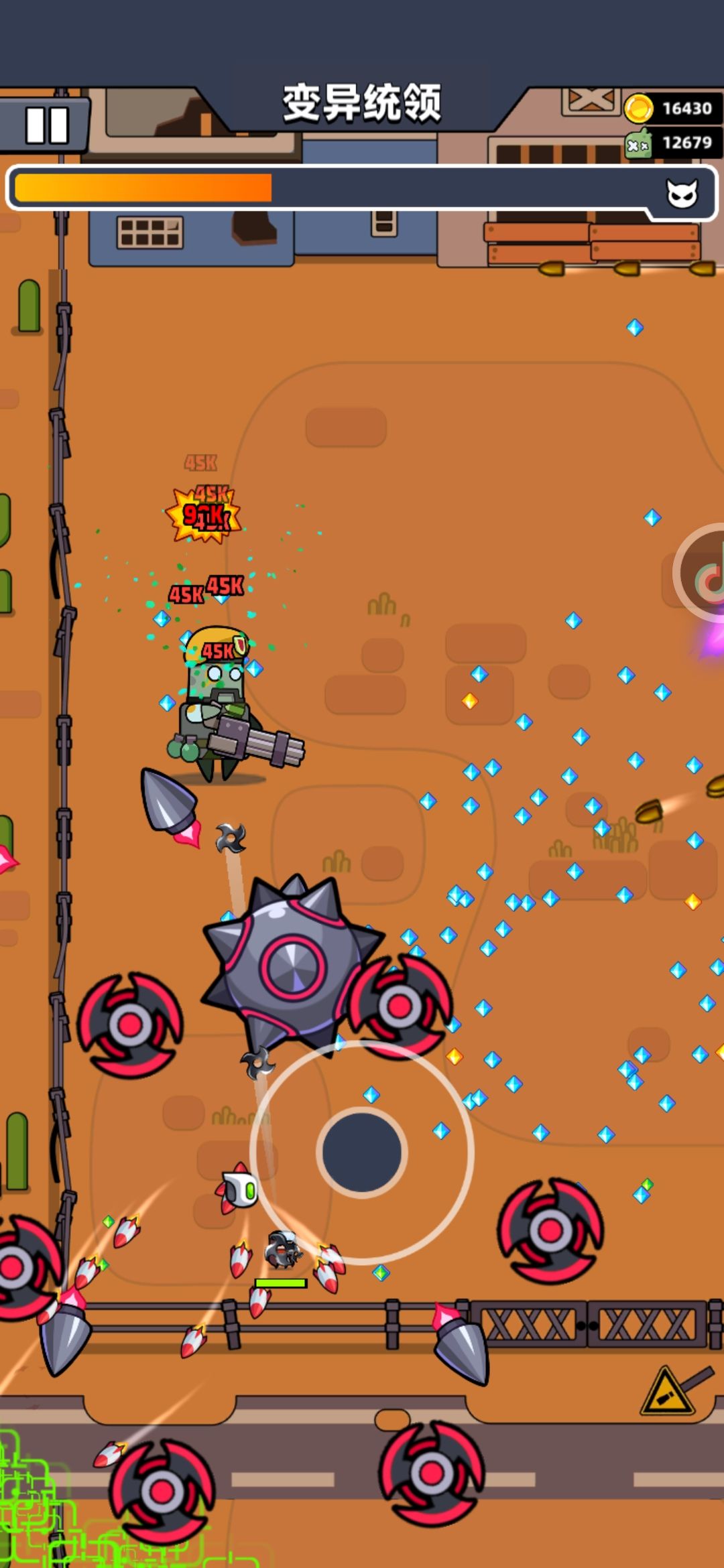Tap the virtual joystick's dark center knob
This screenshot has width=724, height=1568.
pyautogui.click(x=362, y=1151)
